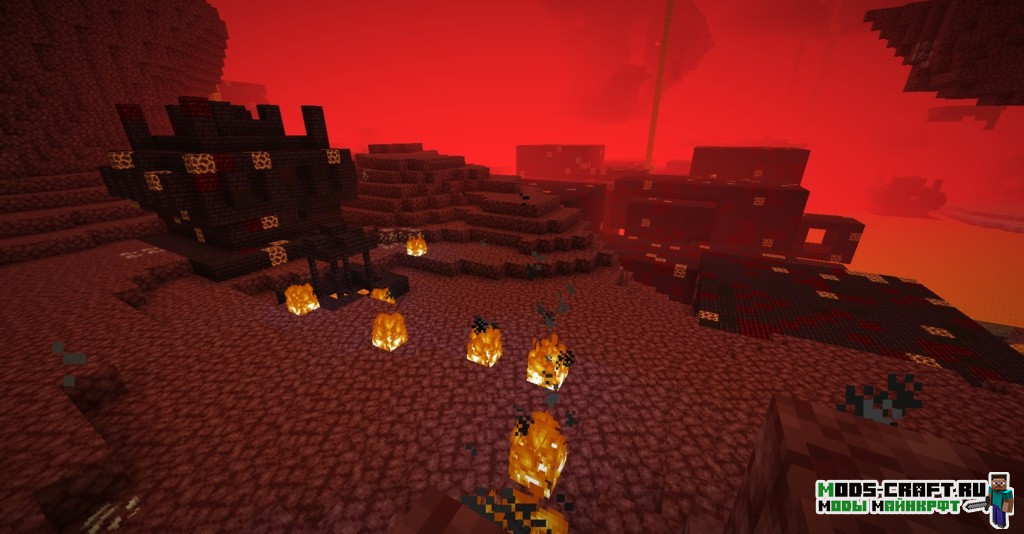Screen dimensions: 1024x534
Task: Click the mods-craft.ru watermark logo
Action: pyautogui.click(x=913, y=497)
